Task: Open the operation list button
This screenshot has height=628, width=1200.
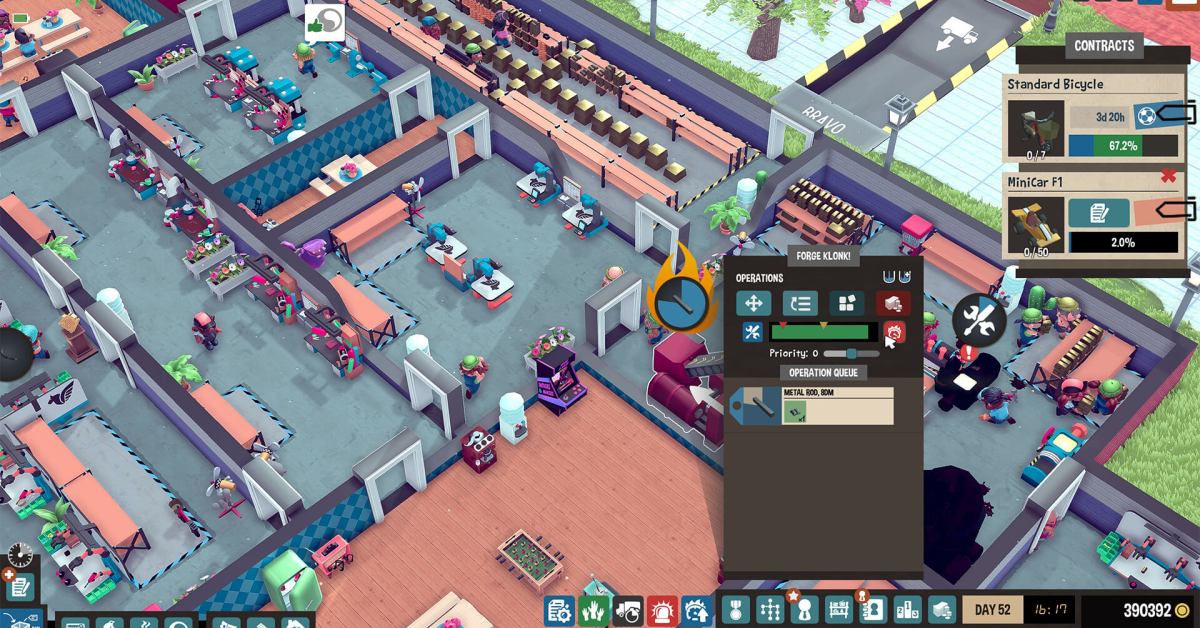Action: pos(800,303)
